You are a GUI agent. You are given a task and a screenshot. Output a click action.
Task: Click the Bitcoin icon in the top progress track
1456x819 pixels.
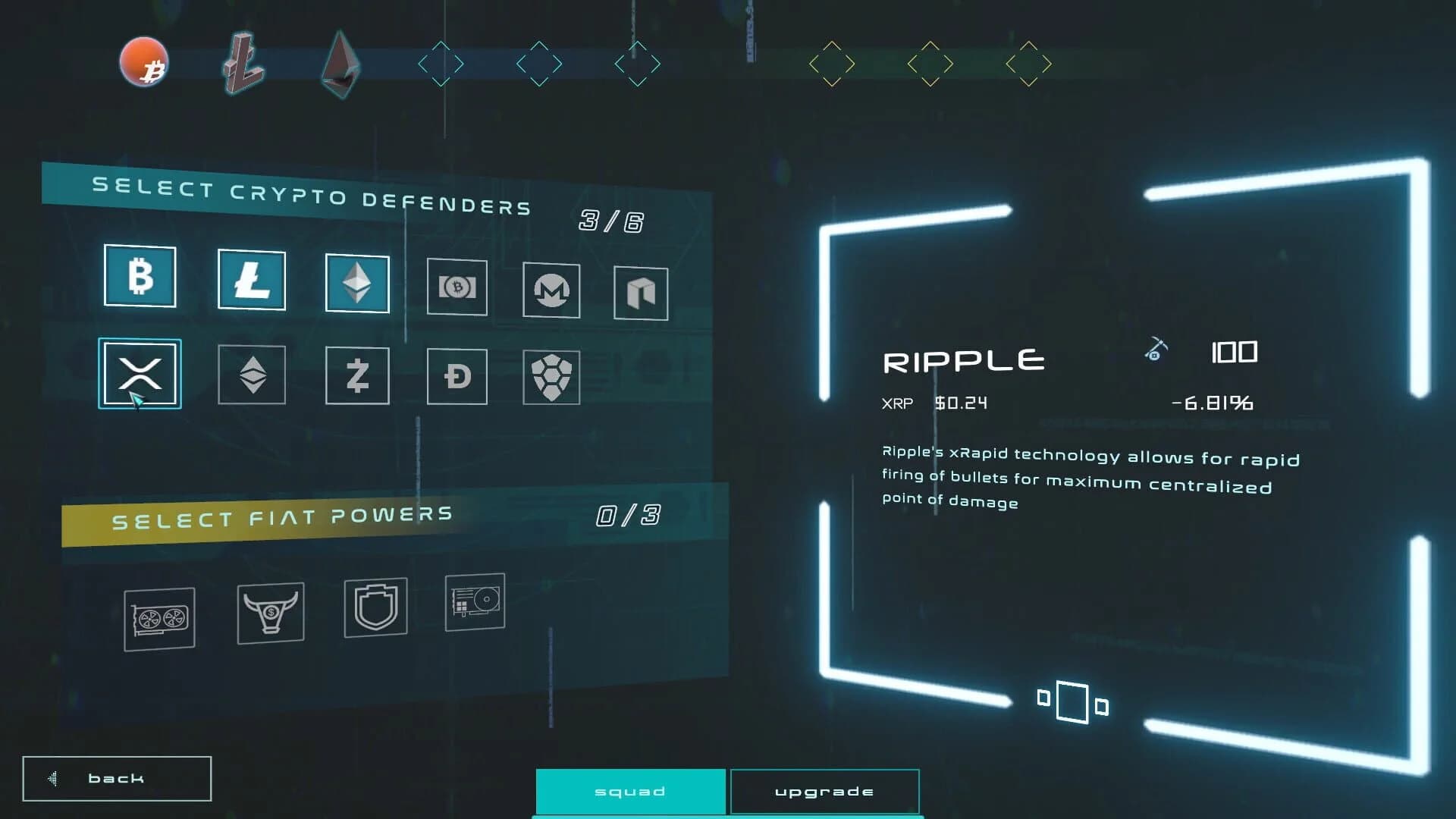pyautogui.click(x=145, y=62)
